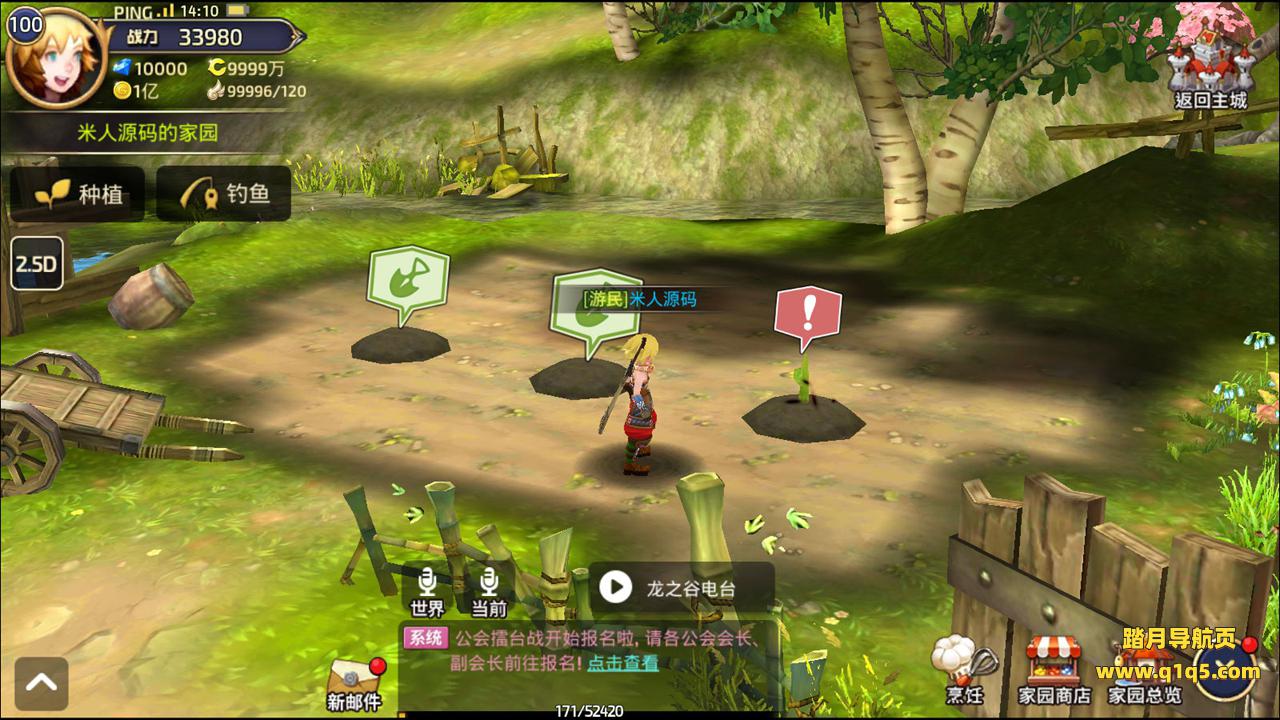The width and height of the screenshot is (1280, 720).
Task: Toggle the 2.5D camera view
Action: click(x=37, y=264)
